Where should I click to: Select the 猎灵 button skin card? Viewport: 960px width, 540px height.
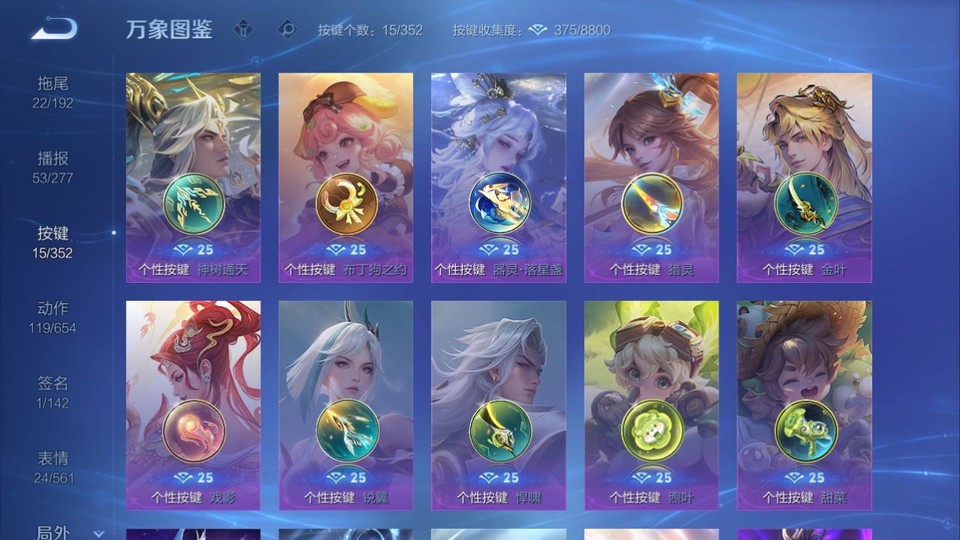point(651,177)
